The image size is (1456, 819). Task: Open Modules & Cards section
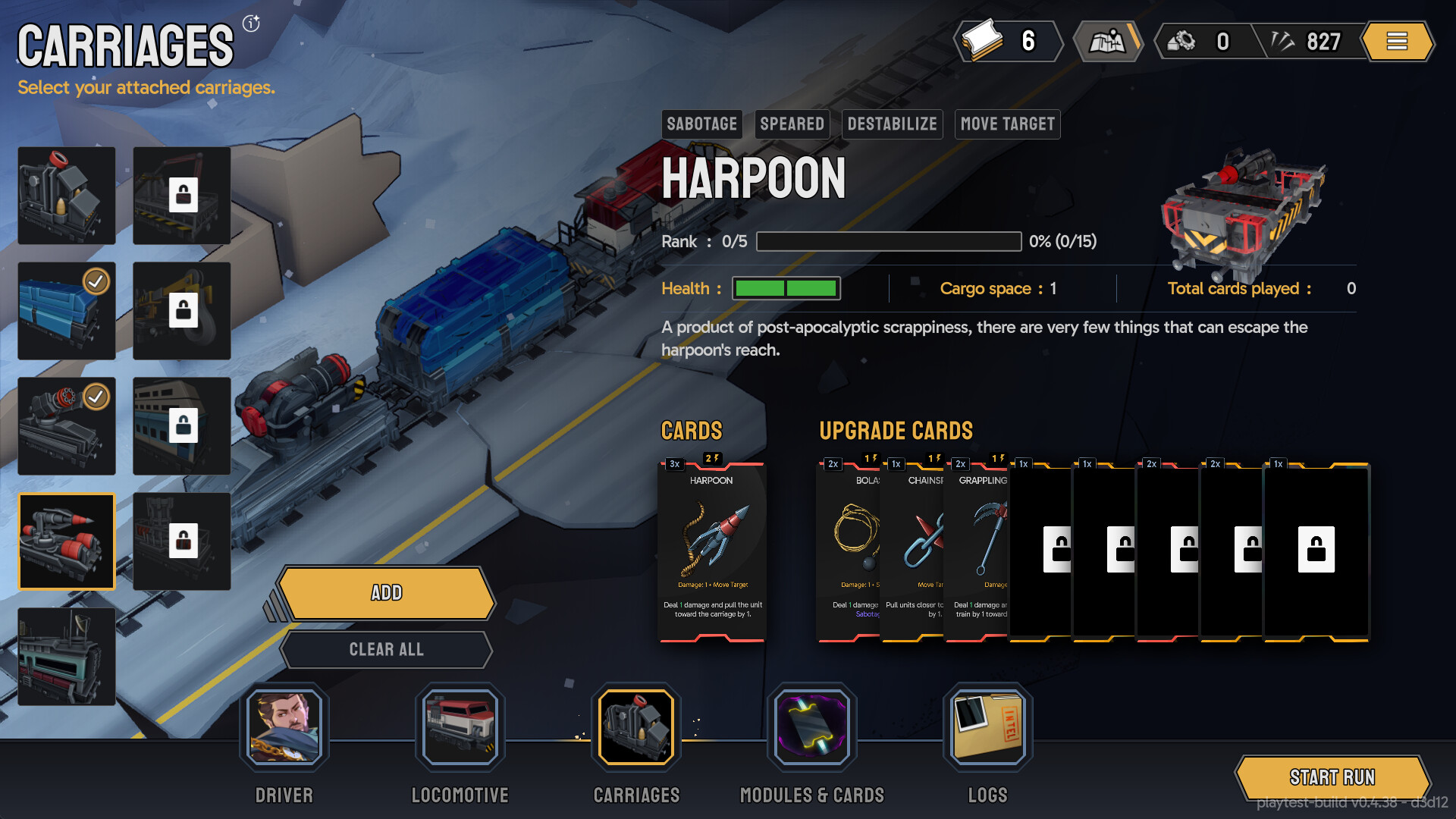[x=811, y=726]
